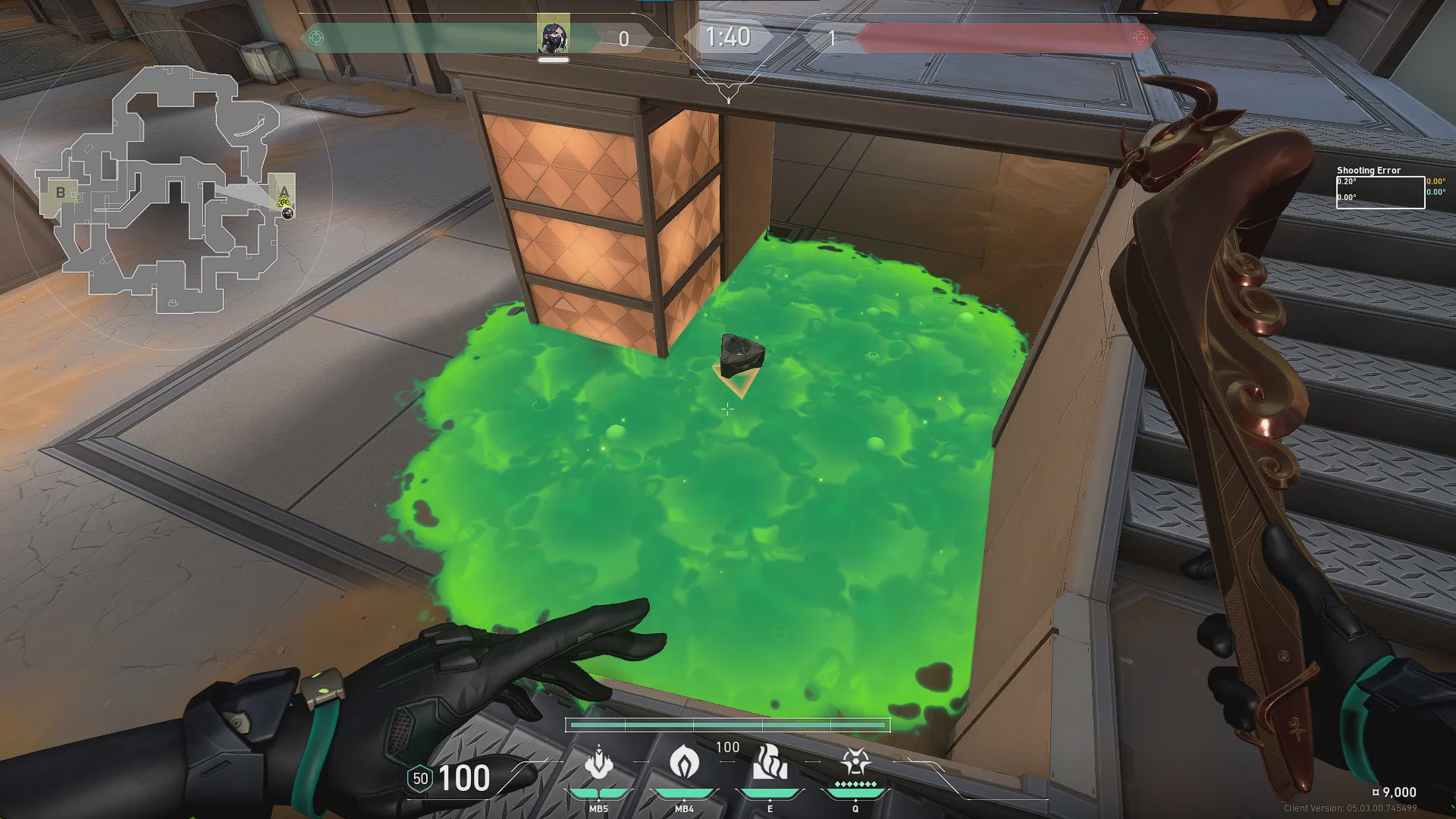This screenshot has width=1456, height=819.
Task: Activate the Viper's Pit ultimate icon
Action: point(855,761)
